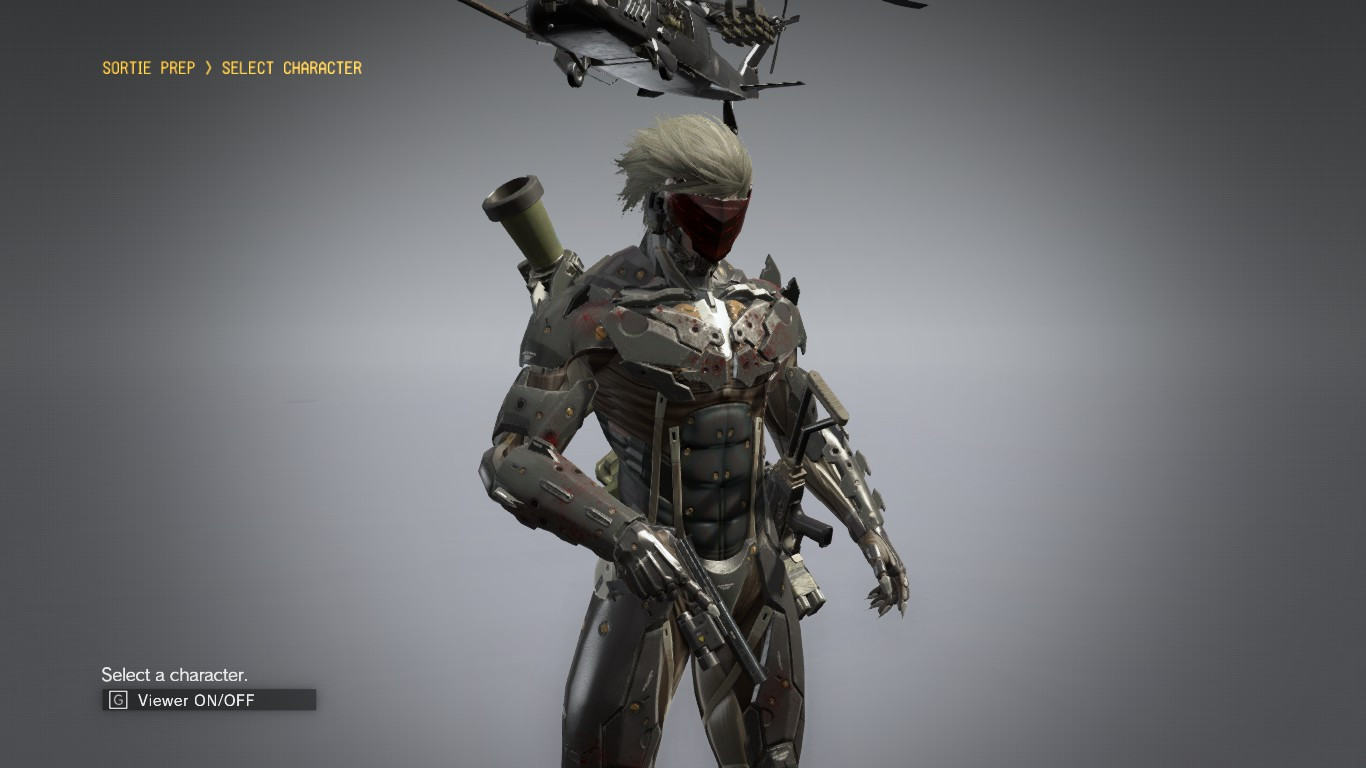This screenshot has width=1366, height=768.
Task: Open the SORTIE PREP menu item
Action: point(147,68)
